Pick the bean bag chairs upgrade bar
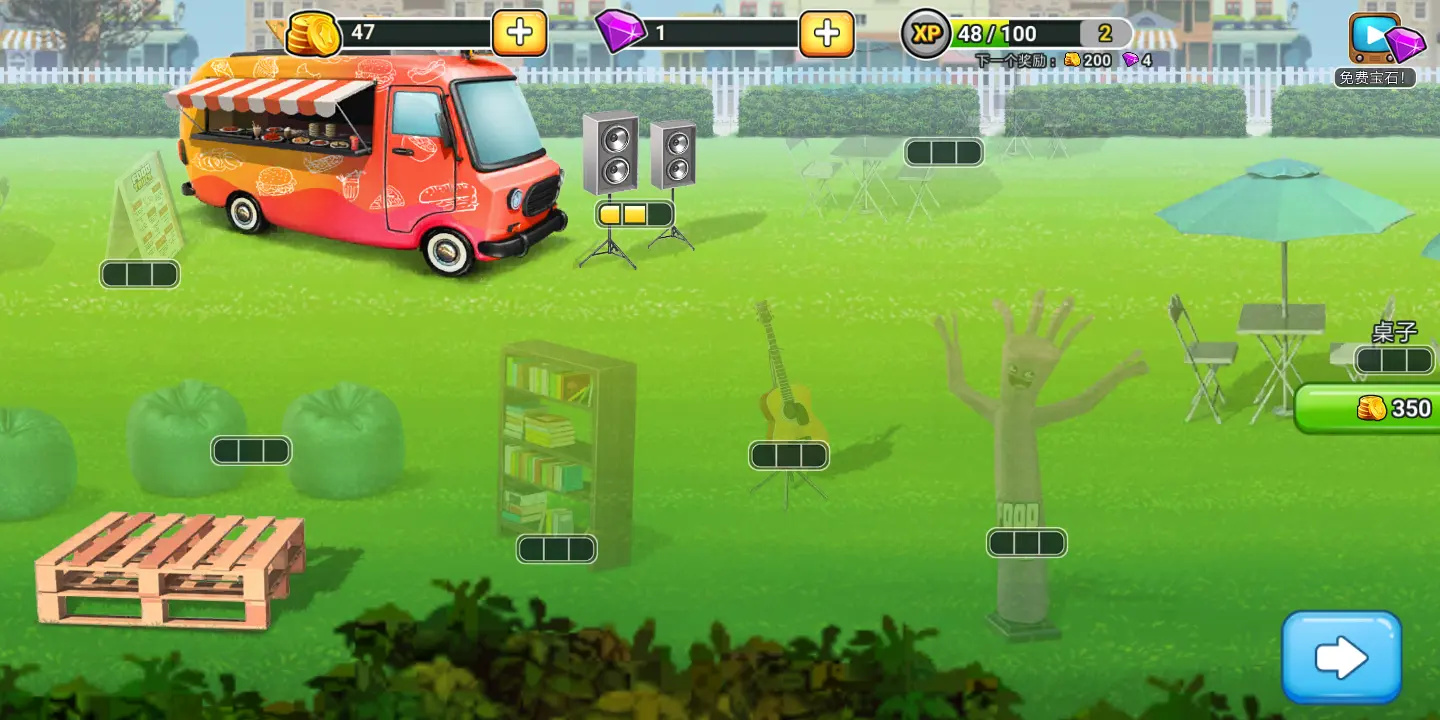This screenshot has height=720, width=1440. (251, 451)
